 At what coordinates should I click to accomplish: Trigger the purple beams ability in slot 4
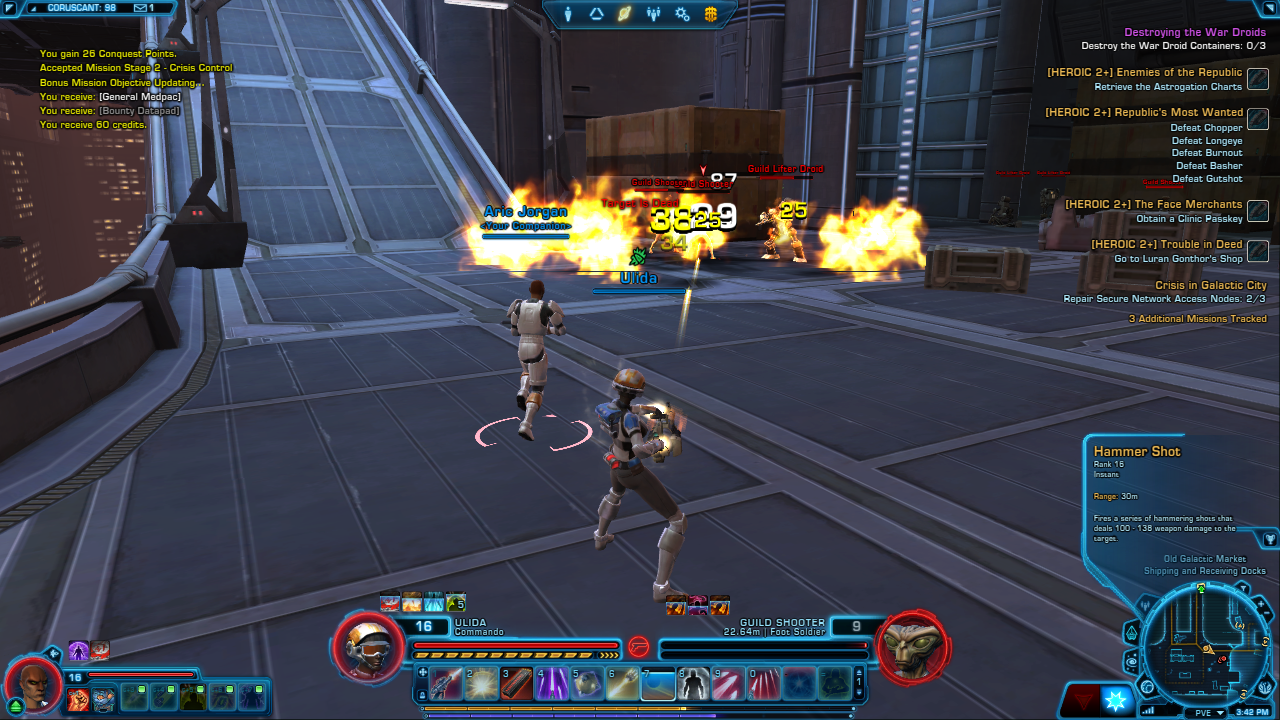(x=553, y=684)
